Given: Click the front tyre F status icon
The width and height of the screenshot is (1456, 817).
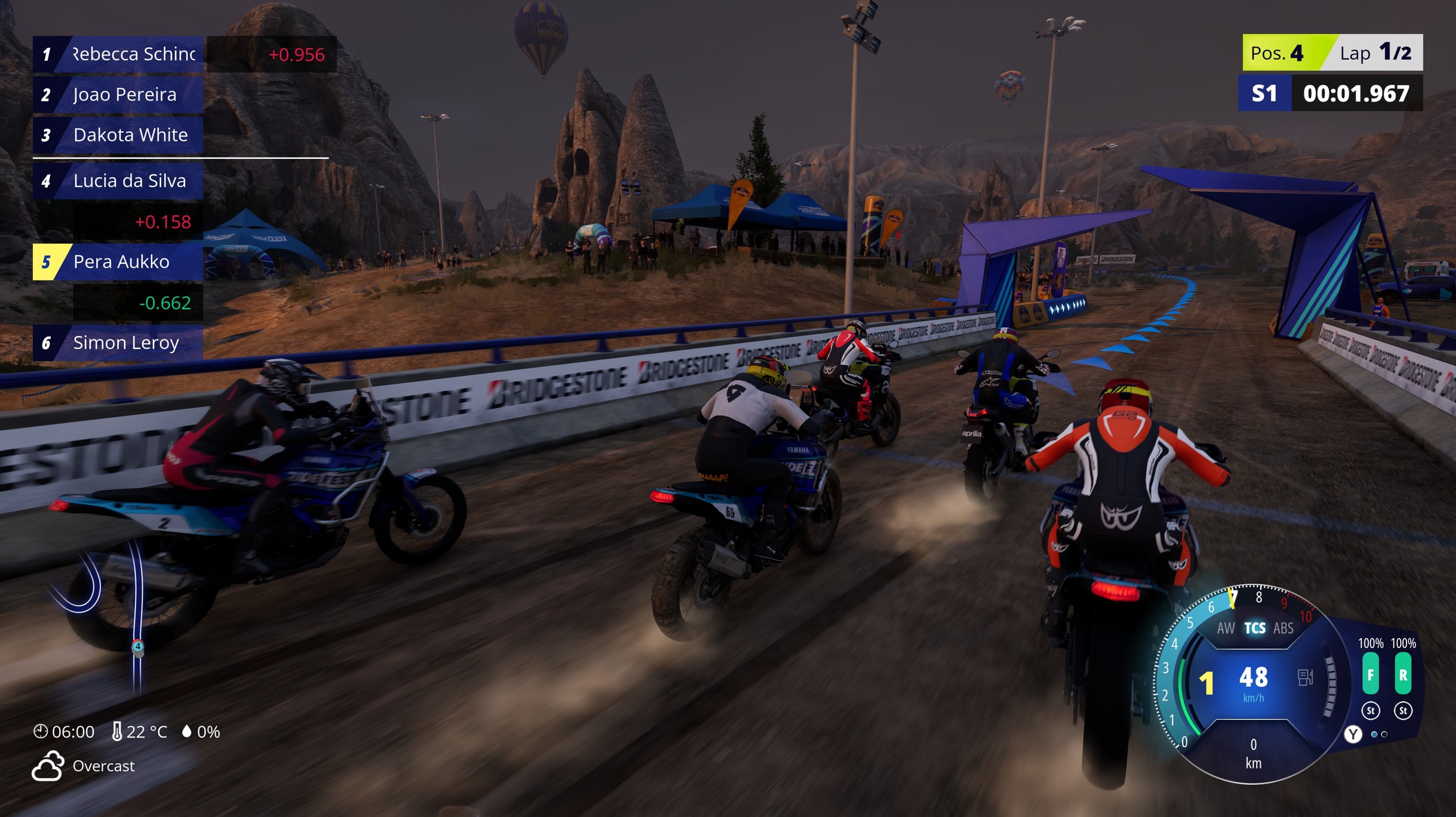Looking at the screenshot, I should [1370, 674].
